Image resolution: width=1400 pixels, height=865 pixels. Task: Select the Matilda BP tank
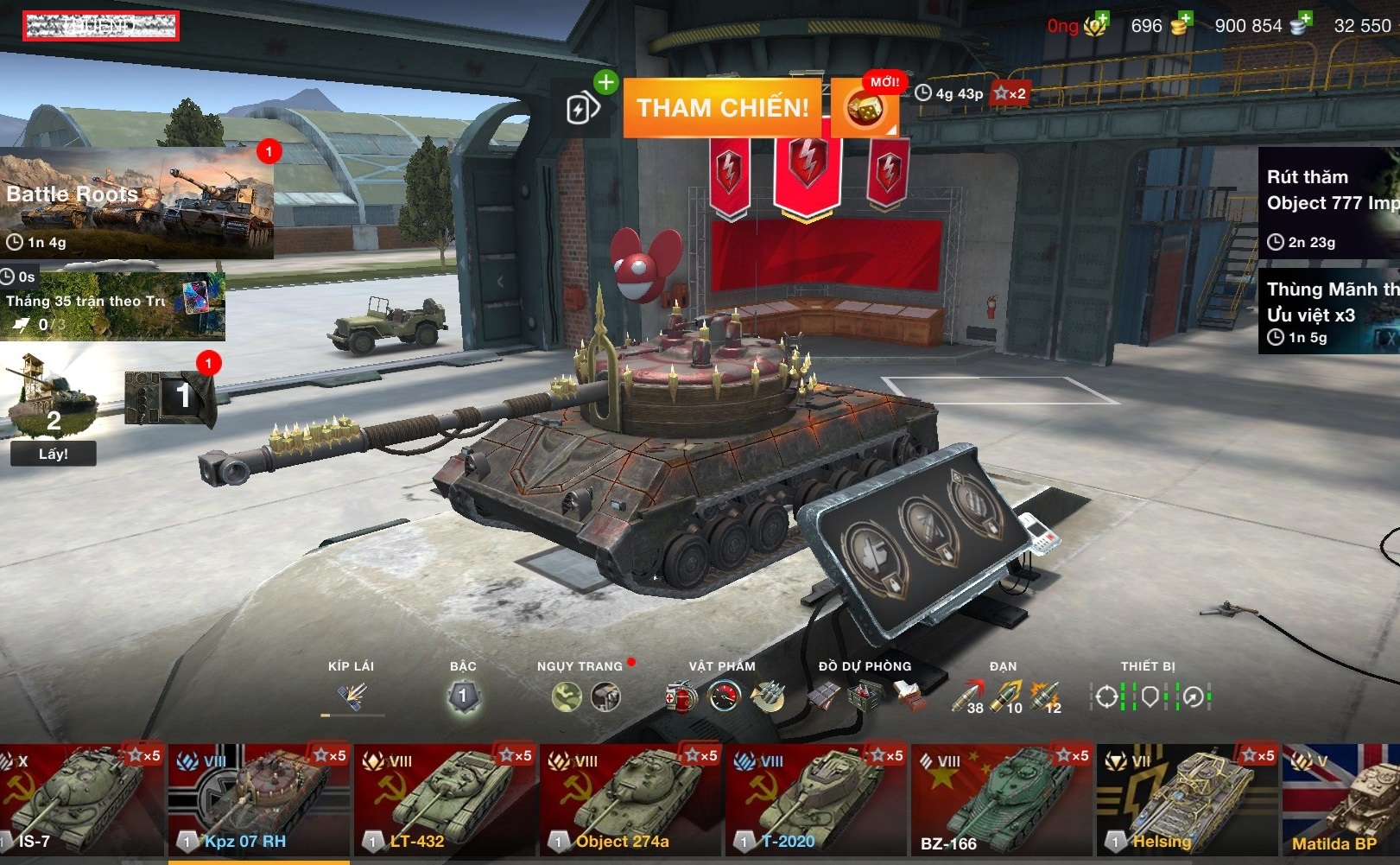pos(1341,799)
